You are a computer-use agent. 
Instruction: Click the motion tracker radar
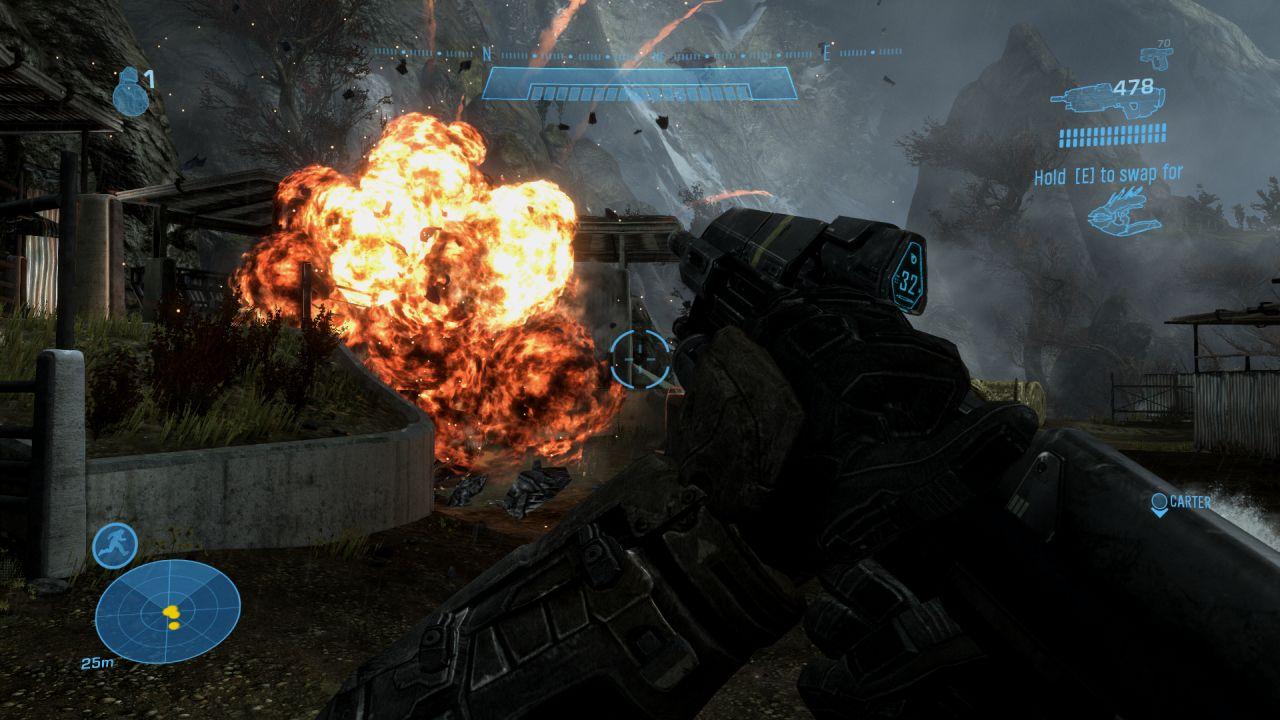pyautogui.click(x=168, y=610)
